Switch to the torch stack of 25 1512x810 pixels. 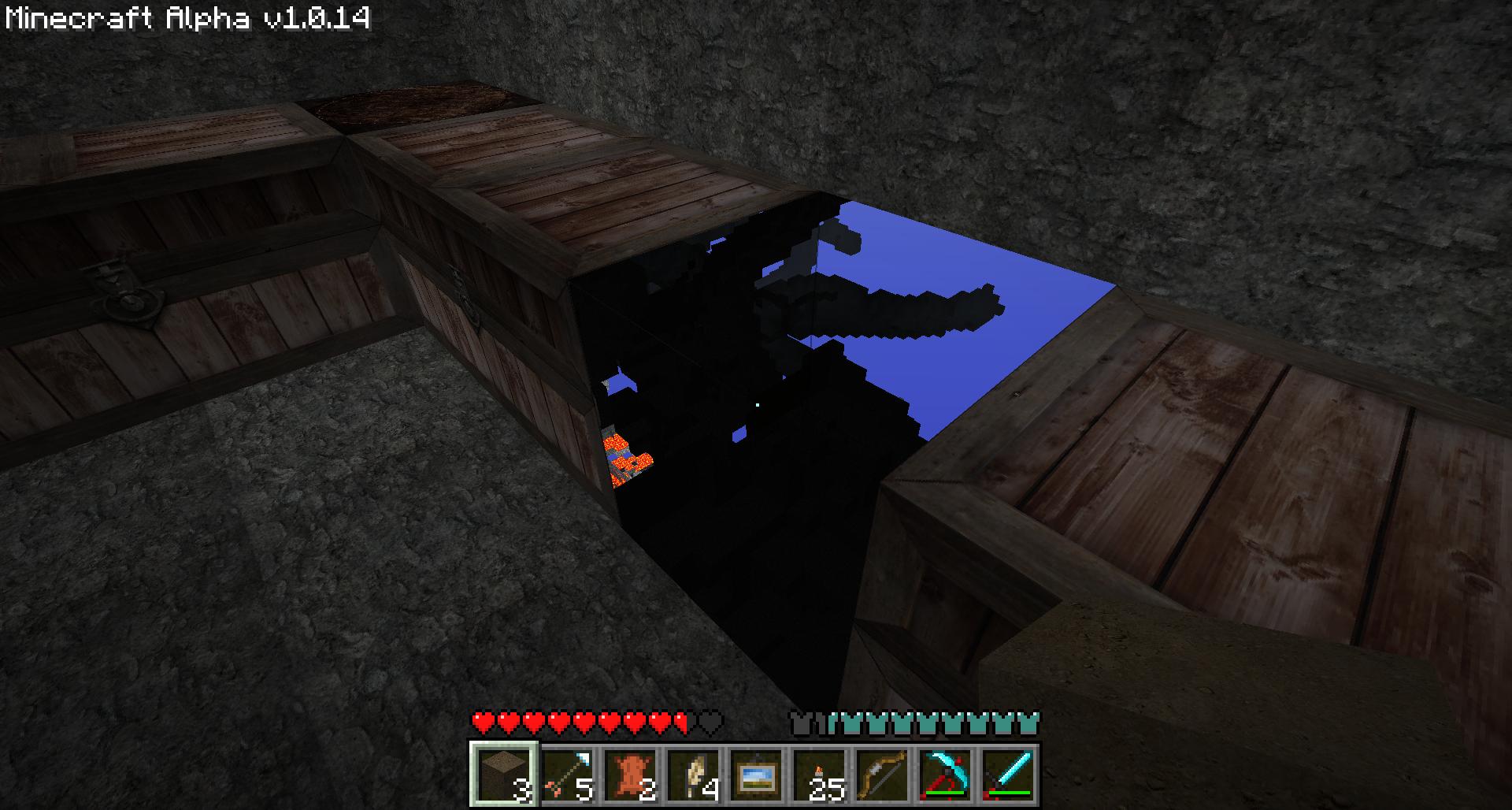819,774
